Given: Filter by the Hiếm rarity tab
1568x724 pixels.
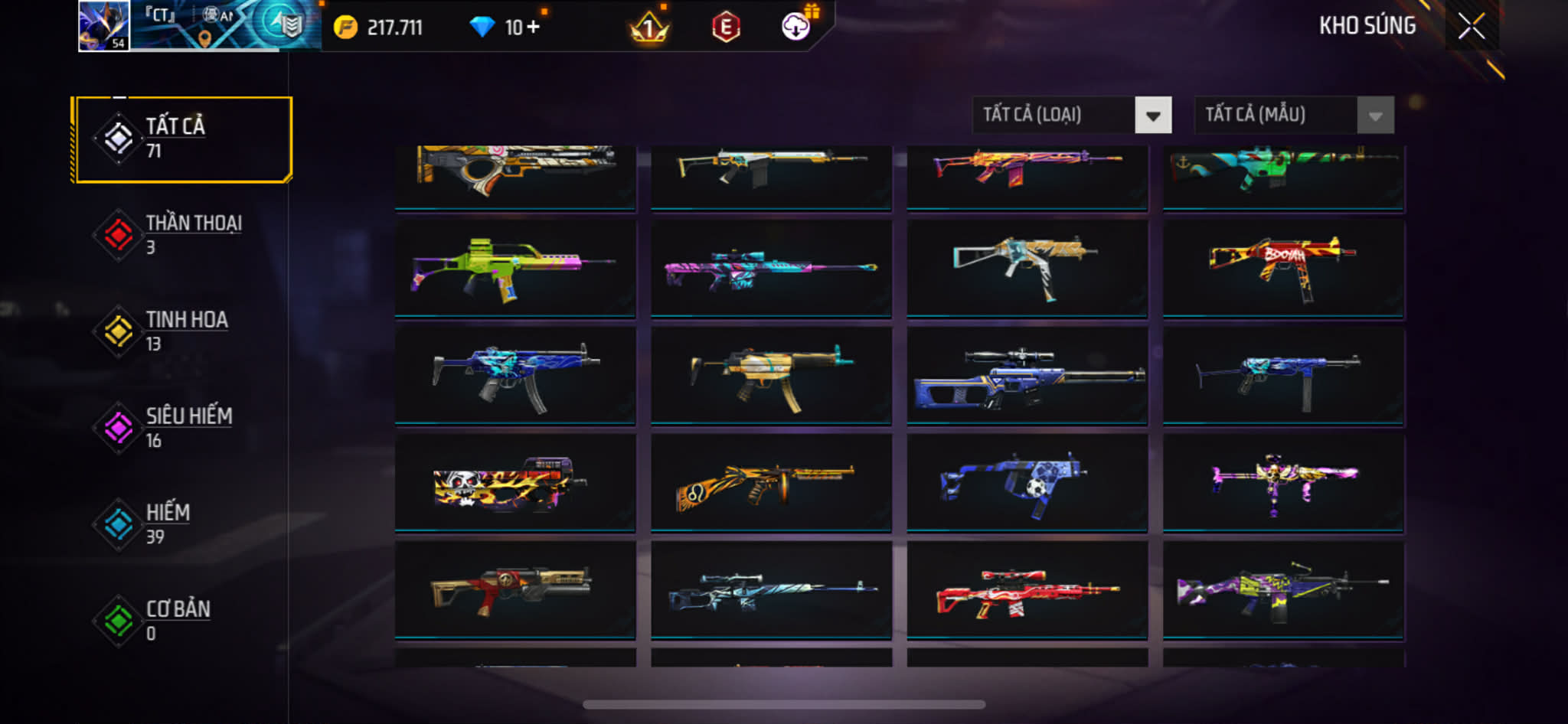Looking at the screenshot, I should [183, 524].
